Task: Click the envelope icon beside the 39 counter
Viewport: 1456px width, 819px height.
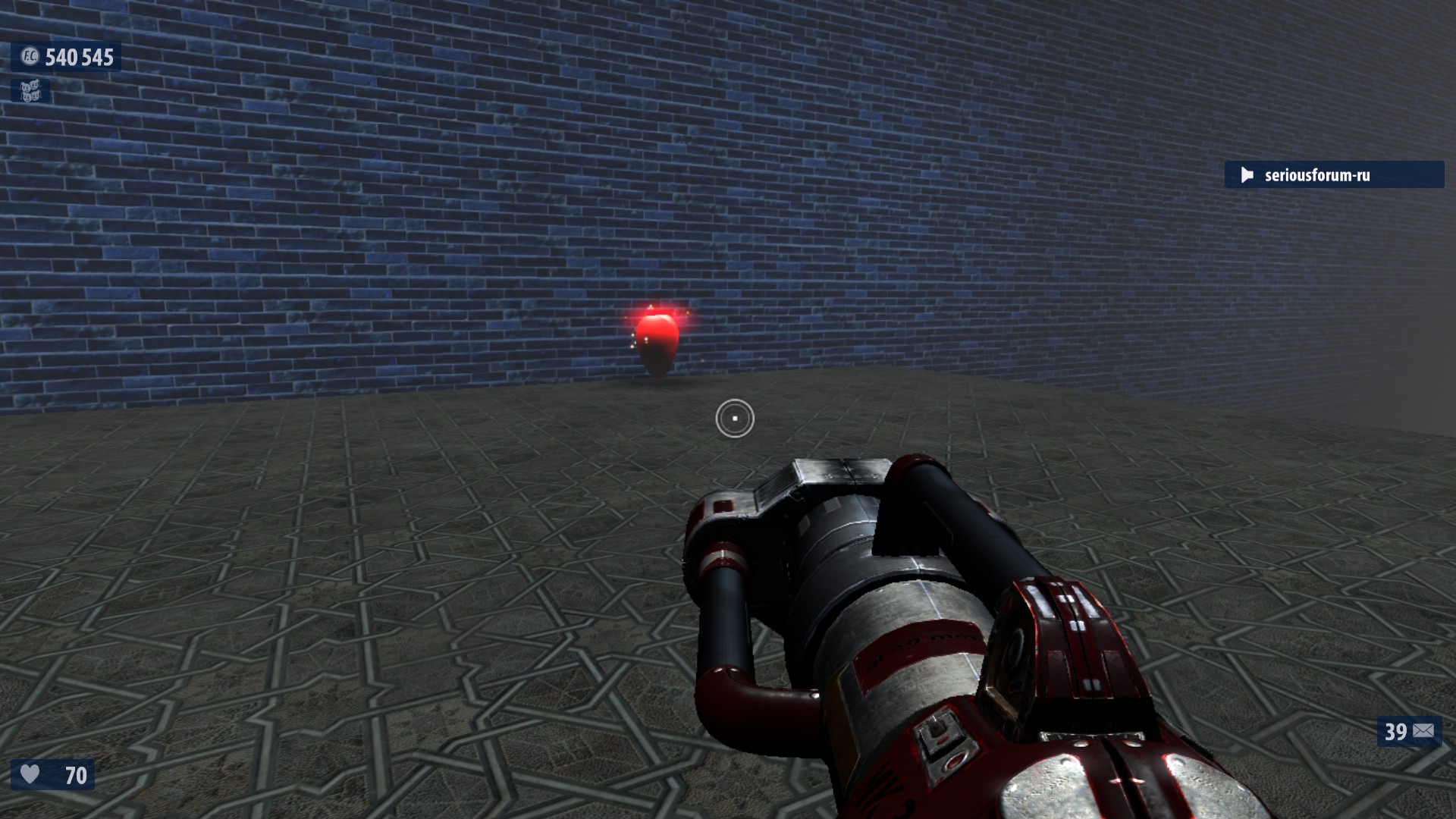Action: [x=1423, y=731]
